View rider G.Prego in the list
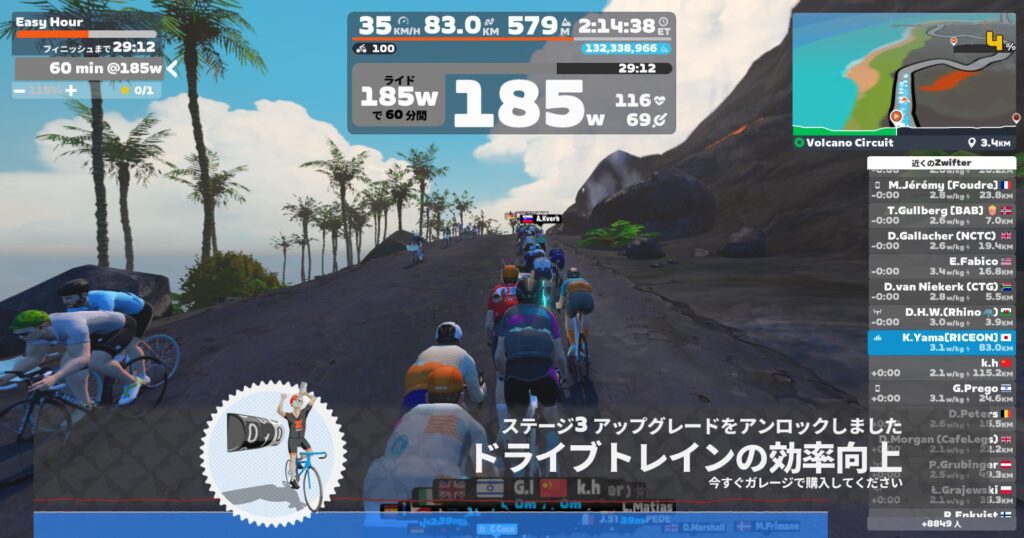The height and width of the screenshot is (538, 1024). pyautogui.click(x=941, y=392)
